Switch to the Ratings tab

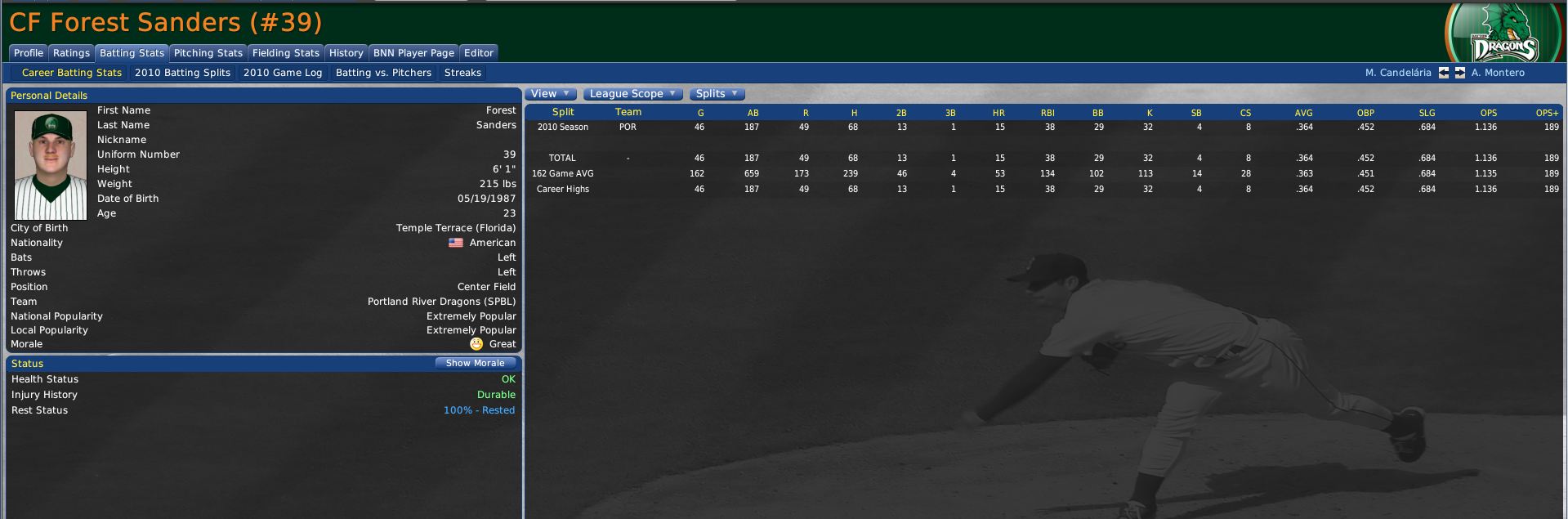[71, 53]
